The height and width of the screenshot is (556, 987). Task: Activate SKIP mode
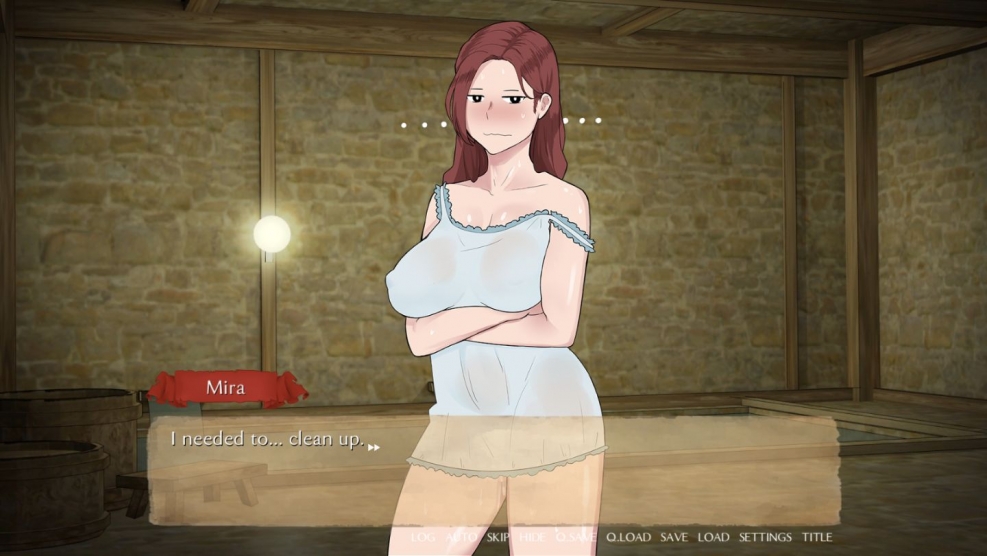[499, 537]
